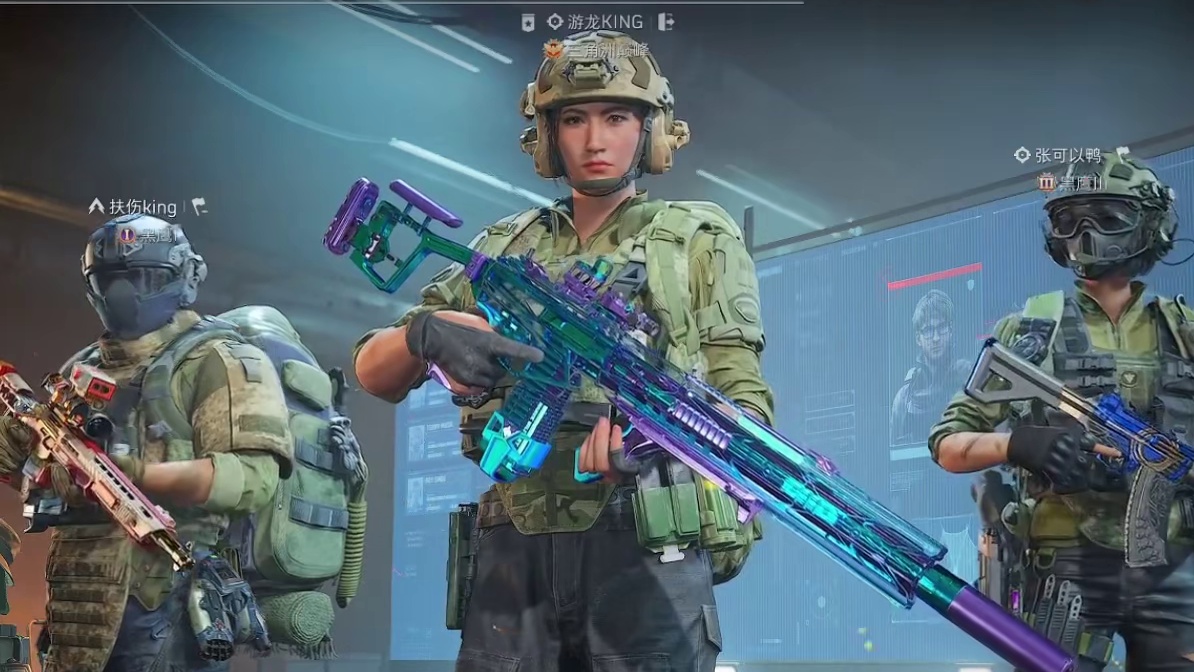Click the flag icon next to 扶伤king
Image resolution: width=1194 pixels, height=672 pixels.
(x=199, y=207)
